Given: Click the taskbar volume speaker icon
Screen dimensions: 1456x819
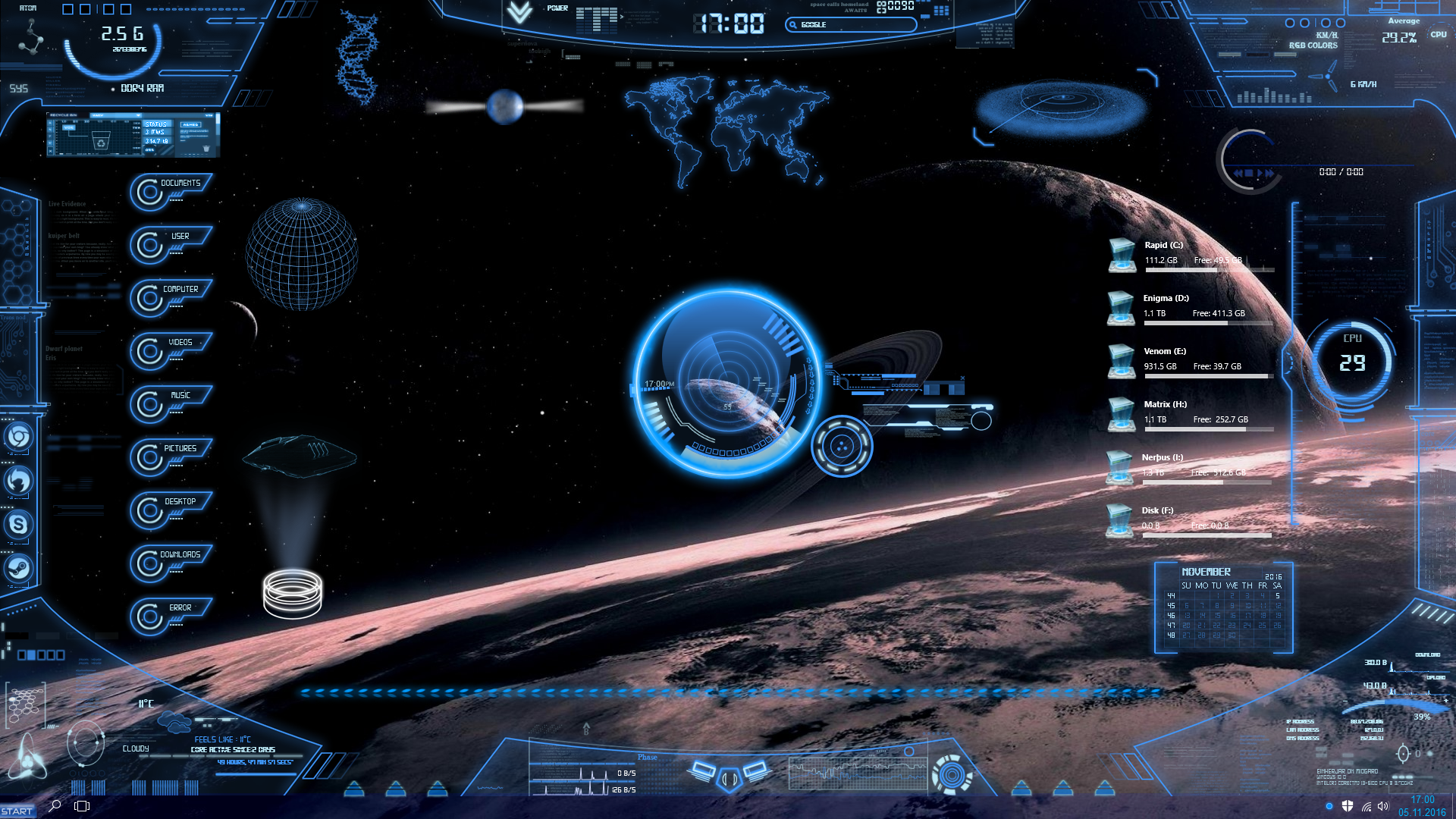Looking at the screenshot, I should (1383, 806).
